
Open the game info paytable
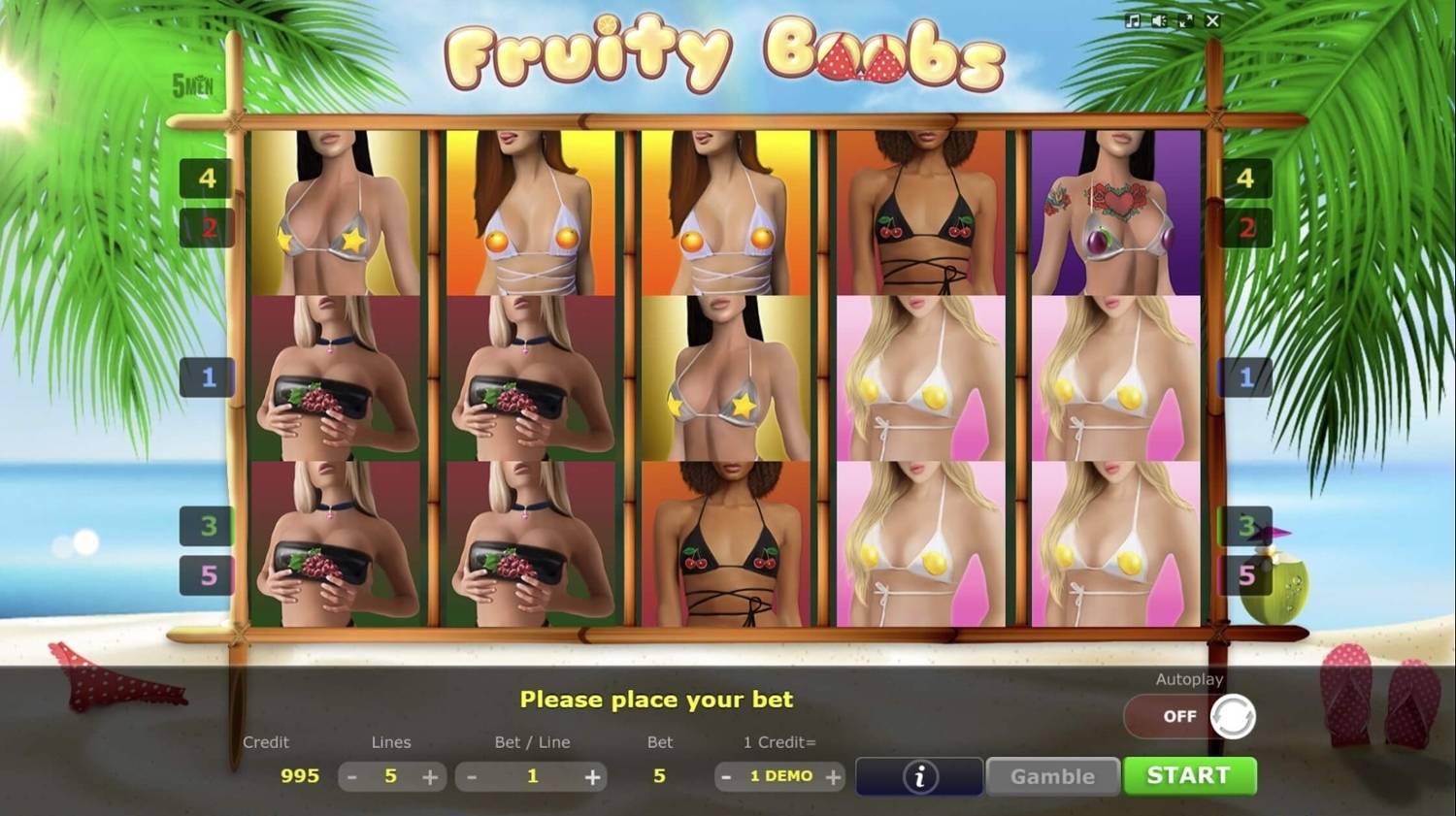coord(917,775)
